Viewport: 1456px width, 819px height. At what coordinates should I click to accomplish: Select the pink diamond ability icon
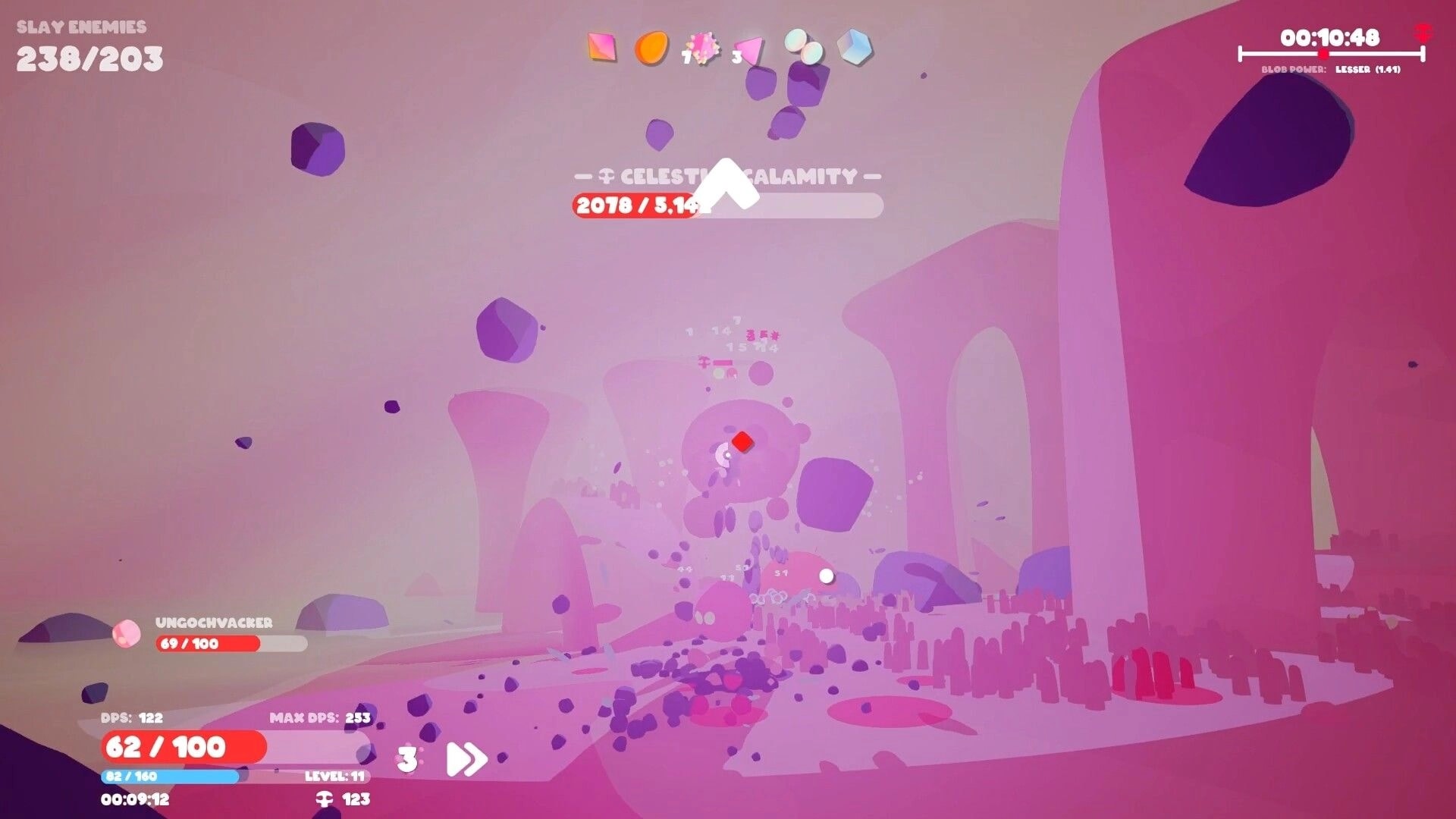pyautogui.click(x=603, y=47)
